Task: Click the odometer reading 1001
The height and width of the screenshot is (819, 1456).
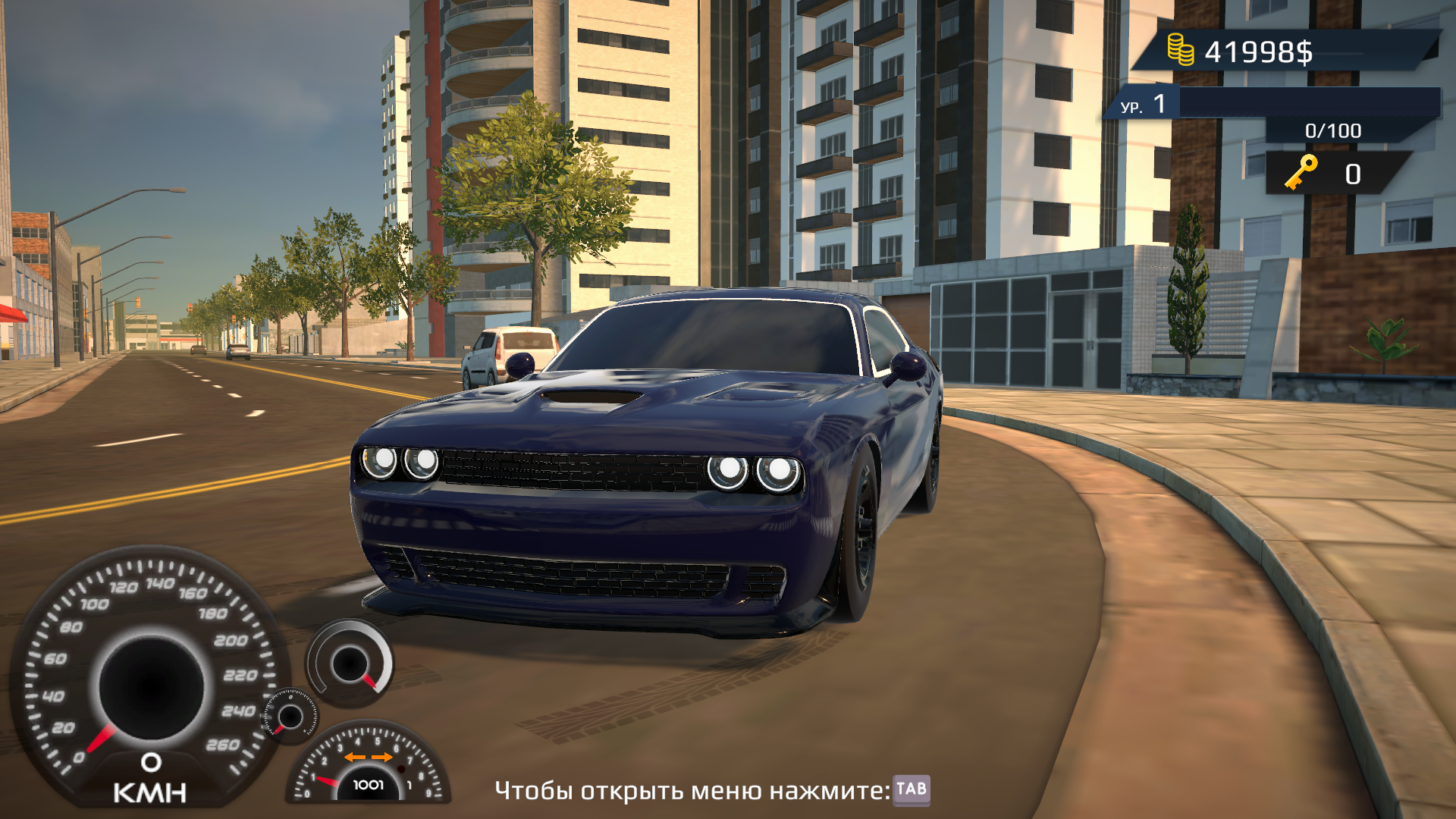Action: click(x=369, y=784)
